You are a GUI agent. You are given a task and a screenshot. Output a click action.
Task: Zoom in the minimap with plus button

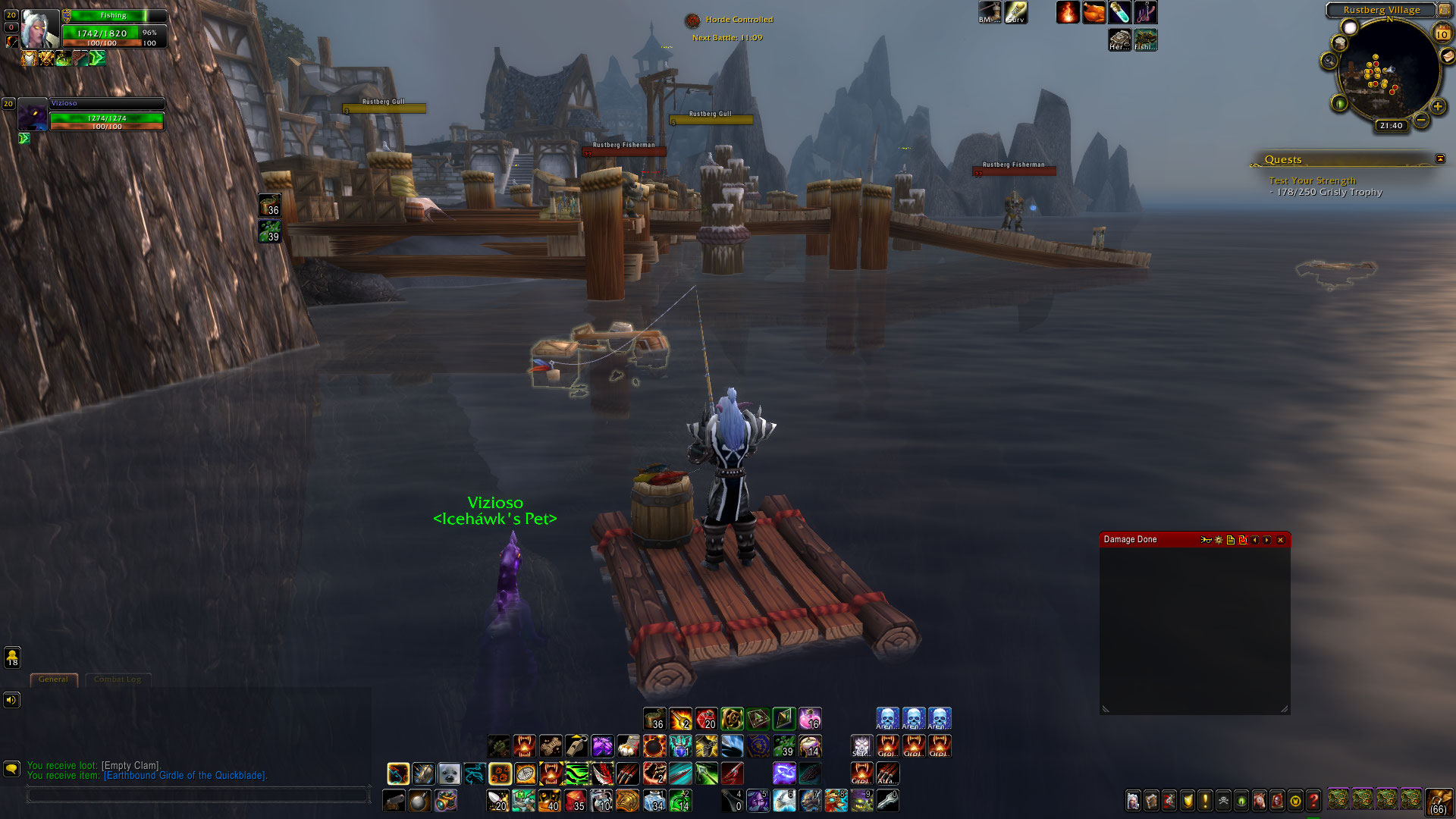click(x=1437, y=106)
